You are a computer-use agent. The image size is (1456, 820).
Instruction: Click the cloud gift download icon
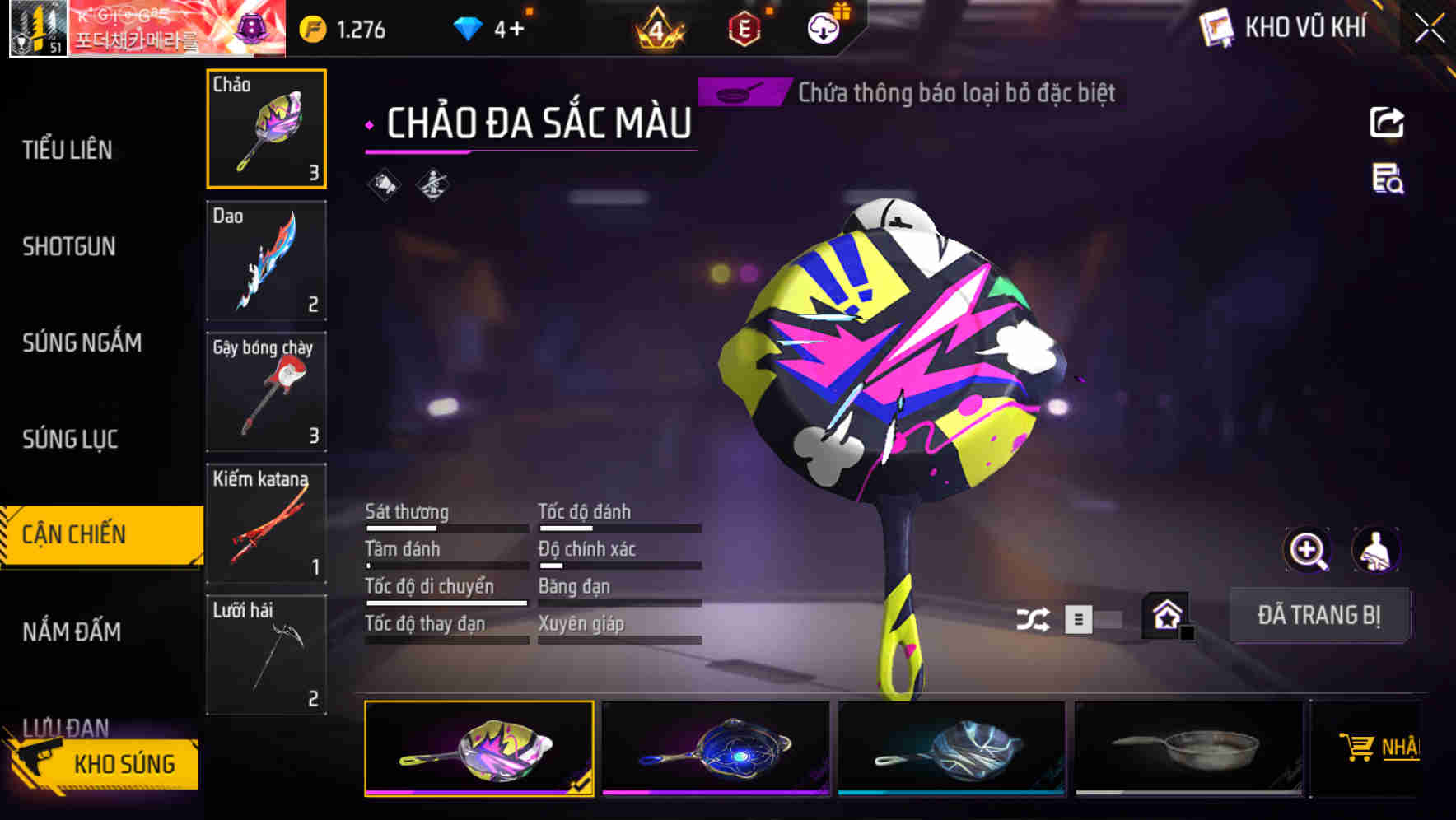(x=822, y=29)
